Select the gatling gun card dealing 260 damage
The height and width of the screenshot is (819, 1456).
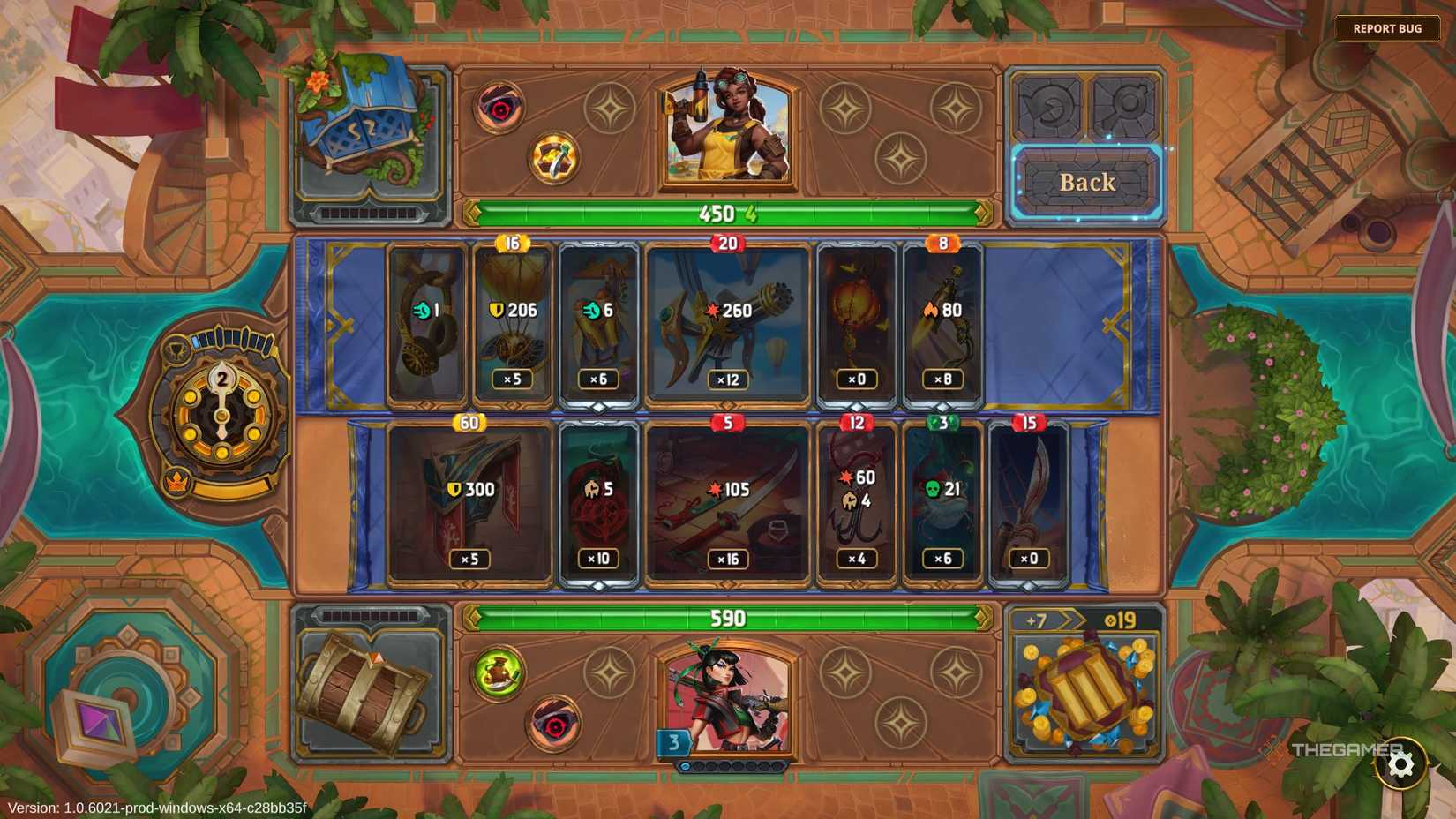coord(725,322)
